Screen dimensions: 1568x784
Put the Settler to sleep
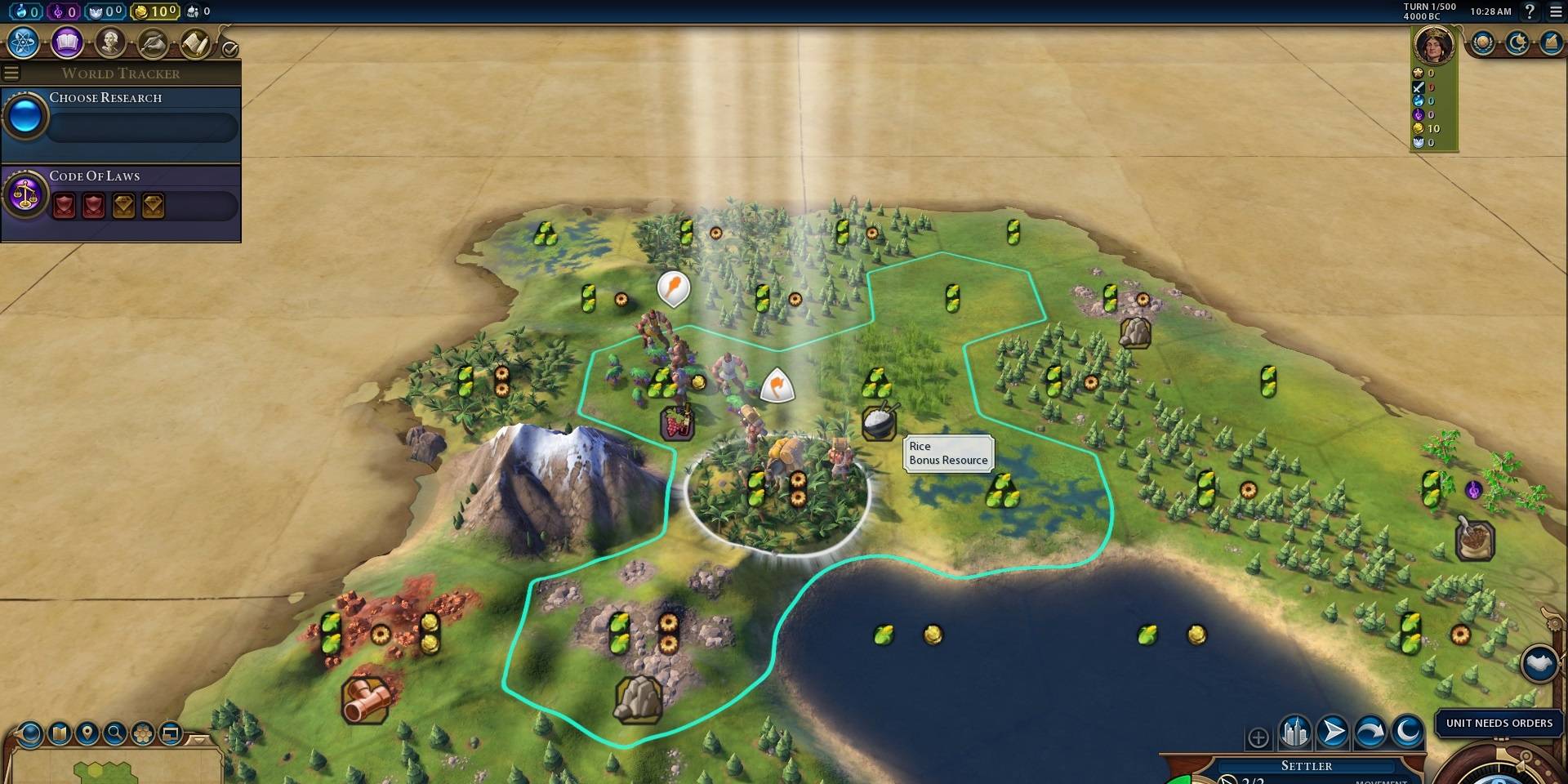point(1408,732)
